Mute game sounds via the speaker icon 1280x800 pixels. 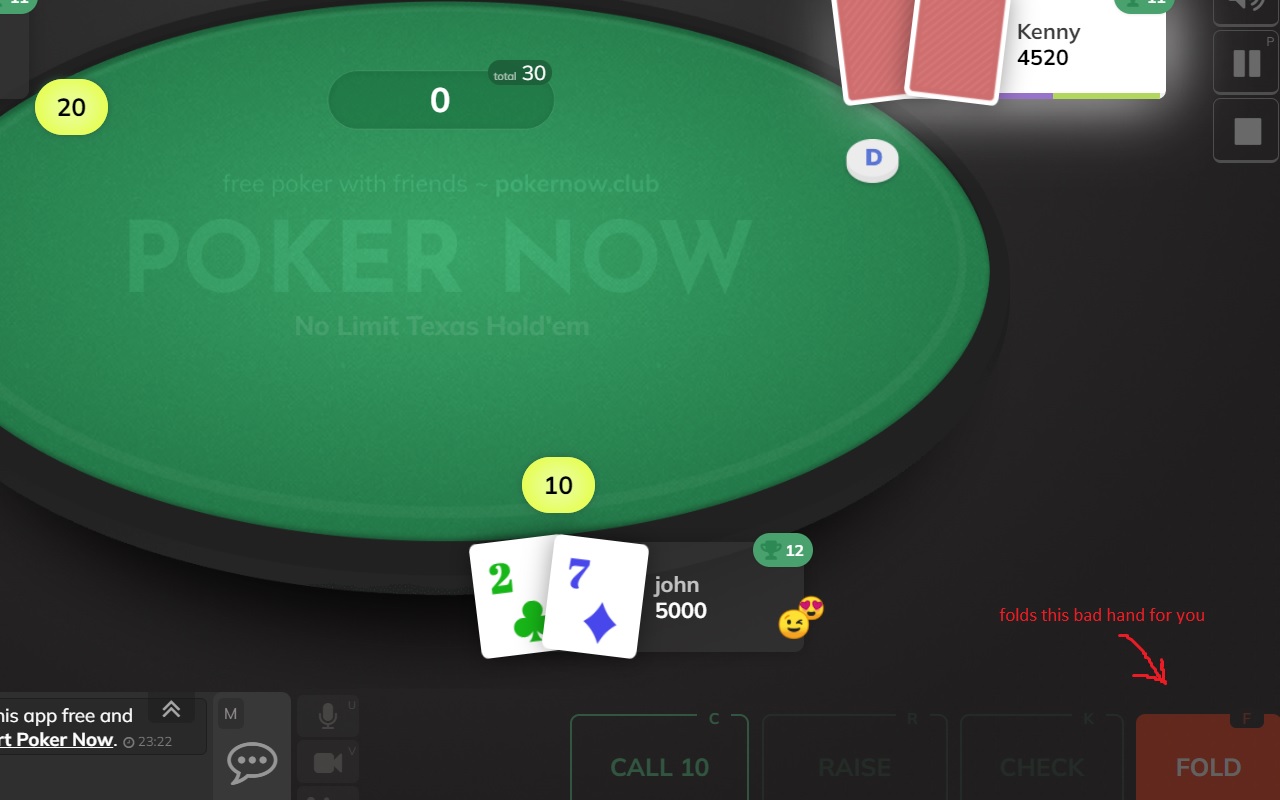(1245, 10)
